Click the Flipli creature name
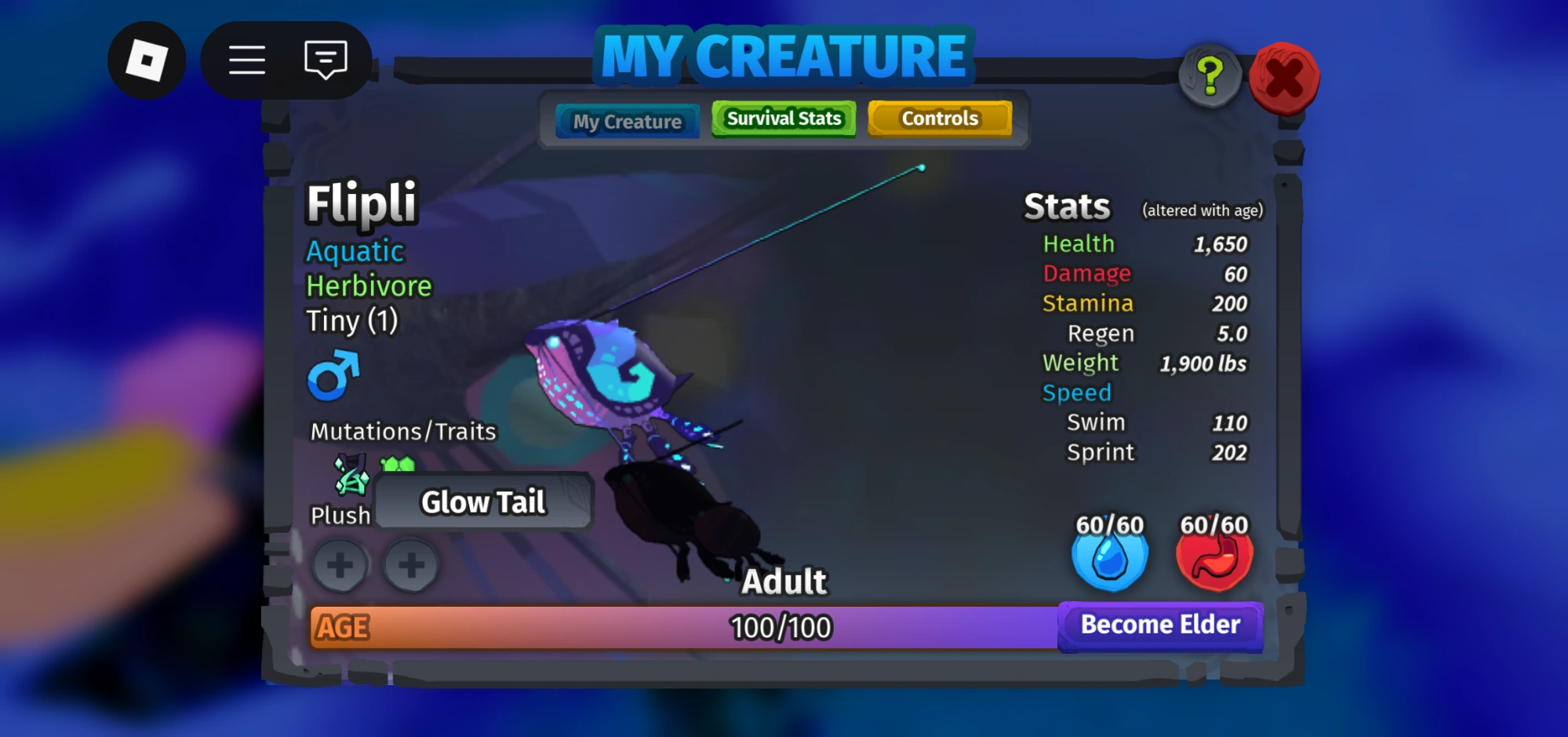The height and width of the screenshot is (737, 1568). (362, 202)
